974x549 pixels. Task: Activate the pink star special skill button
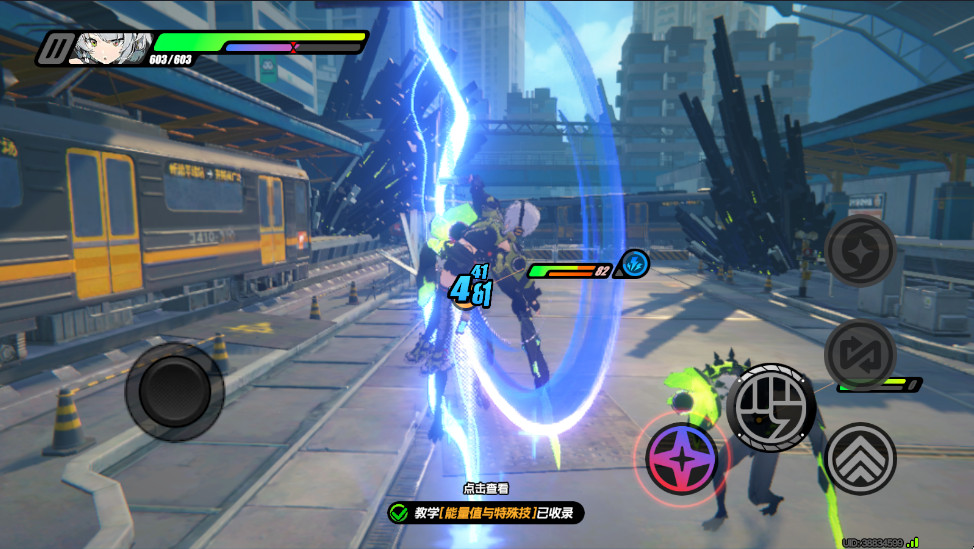pos(682,456)
